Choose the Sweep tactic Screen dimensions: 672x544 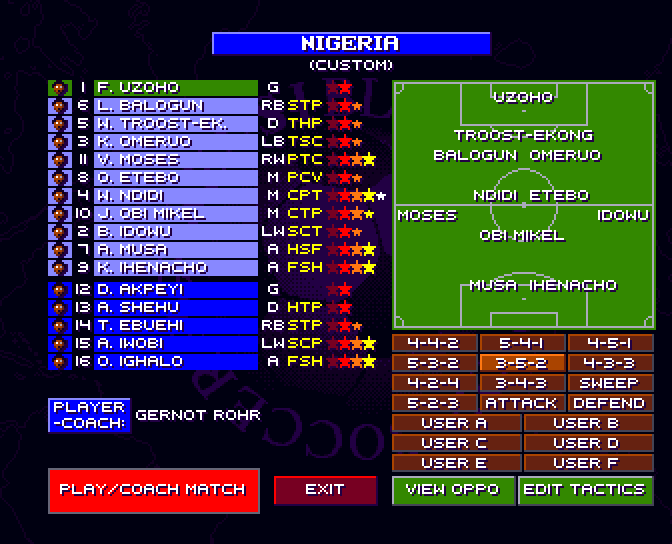(609, 383)
